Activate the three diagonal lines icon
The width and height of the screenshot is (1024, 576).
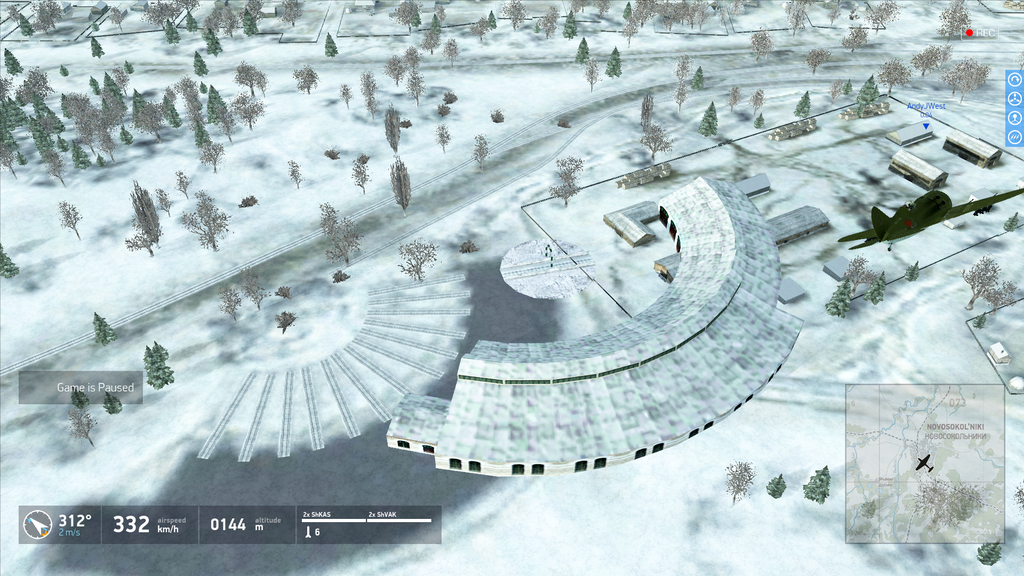point(1015,137)
